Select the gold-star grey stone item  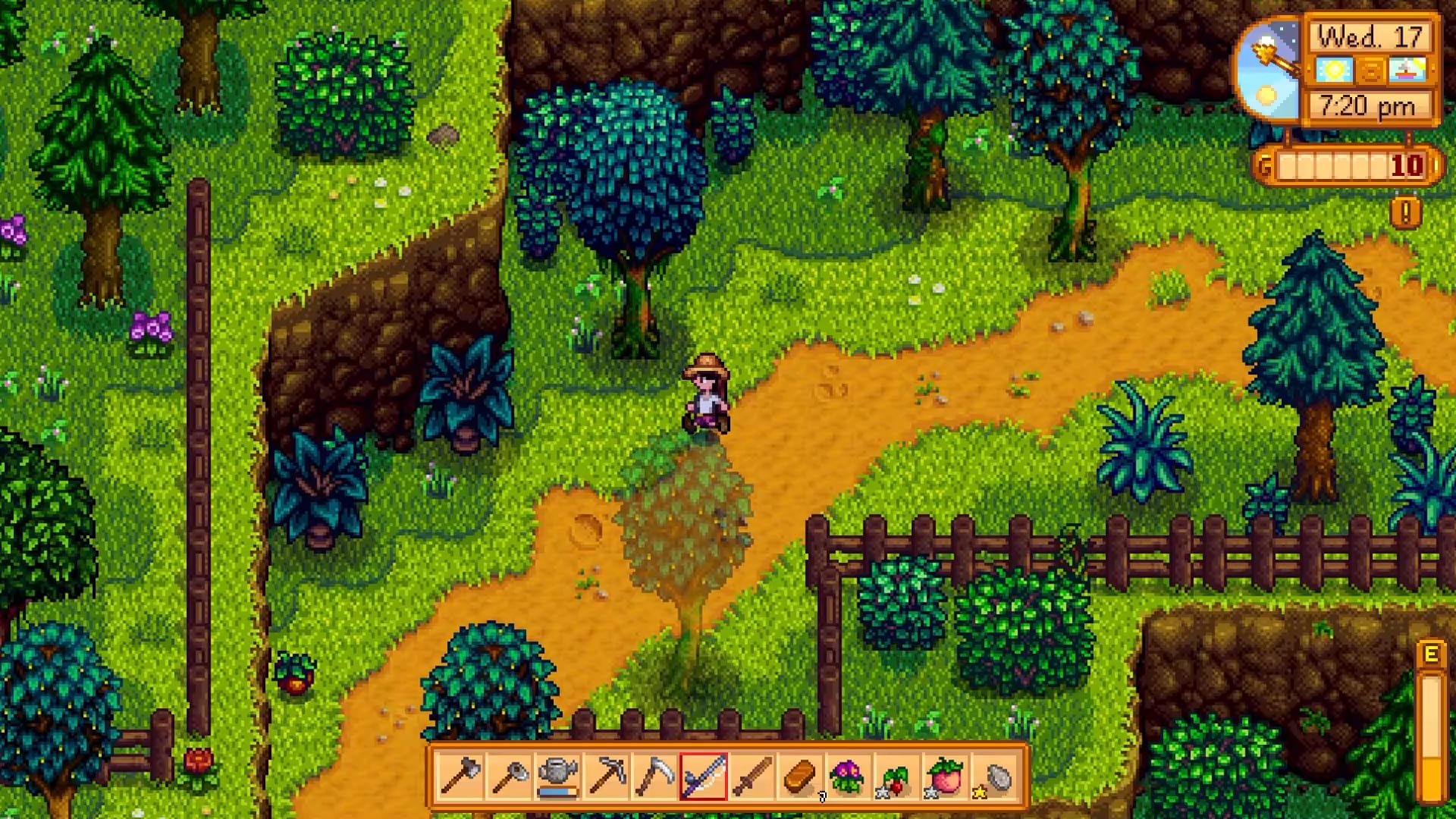coord(995,777)
